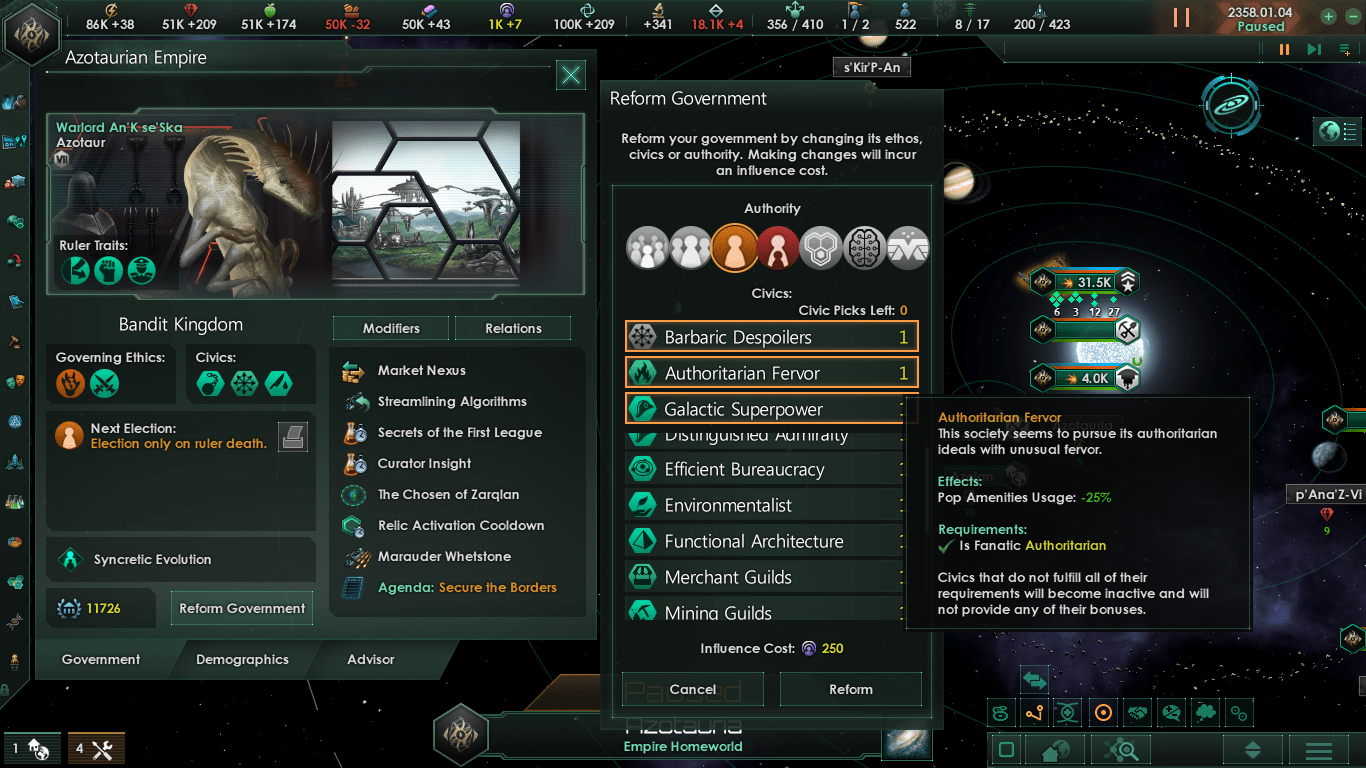Cancel the government reform

(692, 689)
